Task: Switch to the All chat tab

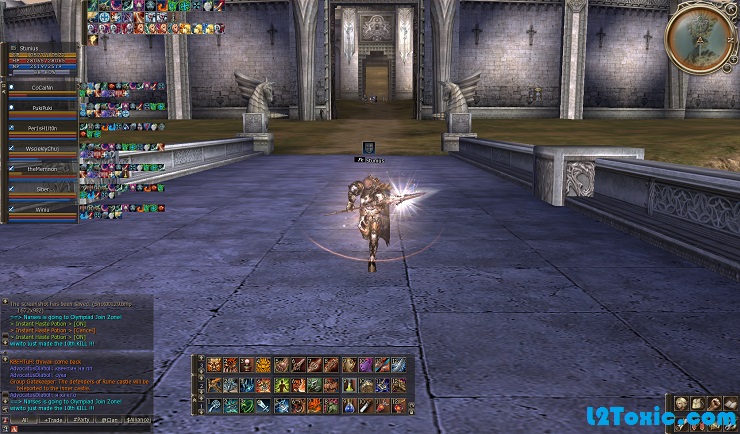Action: [x=22, y=421]
